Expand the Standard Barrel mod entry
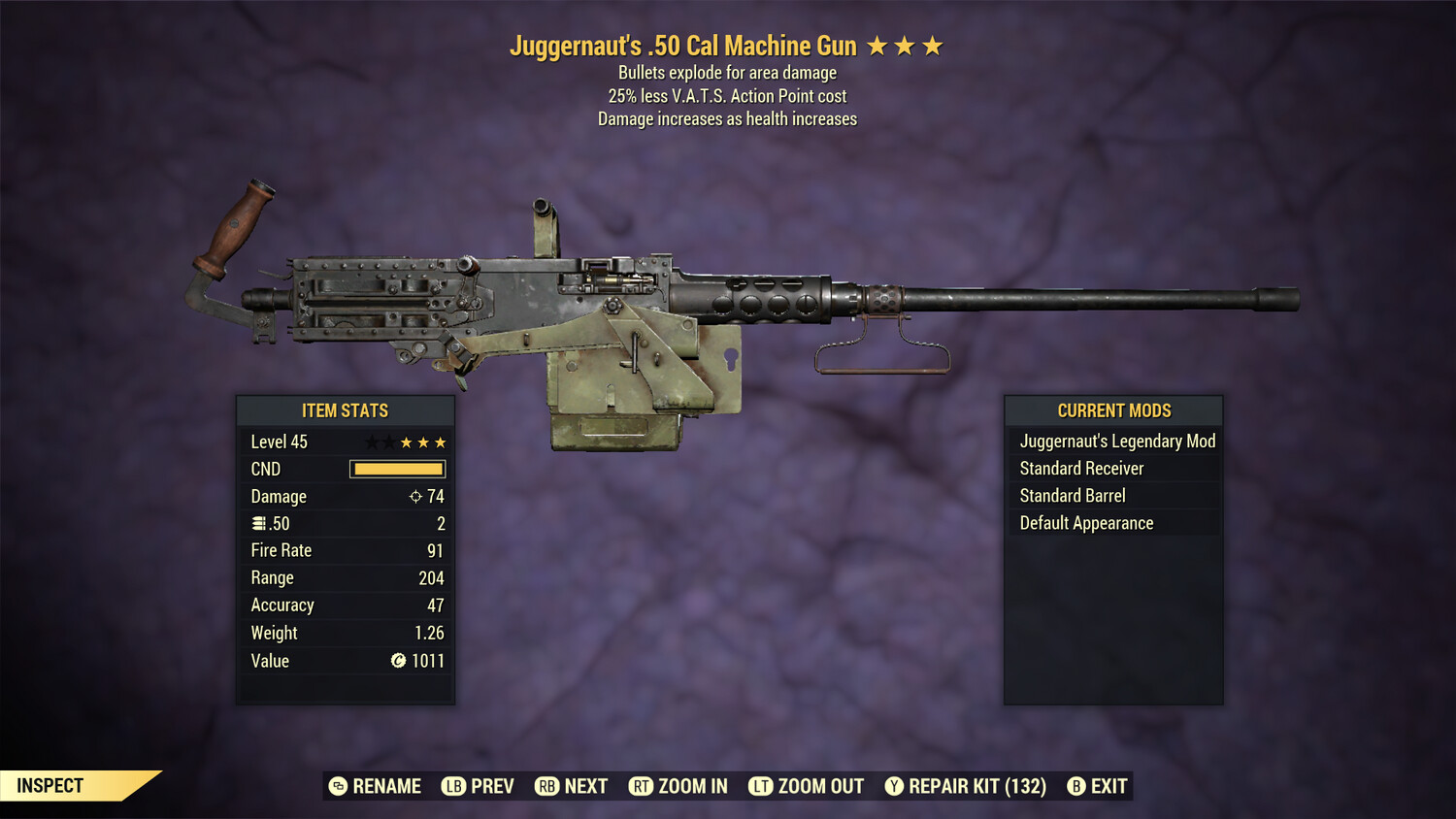The height and width of the screenshot is (819, 1456). click(x=1072, y=495)
